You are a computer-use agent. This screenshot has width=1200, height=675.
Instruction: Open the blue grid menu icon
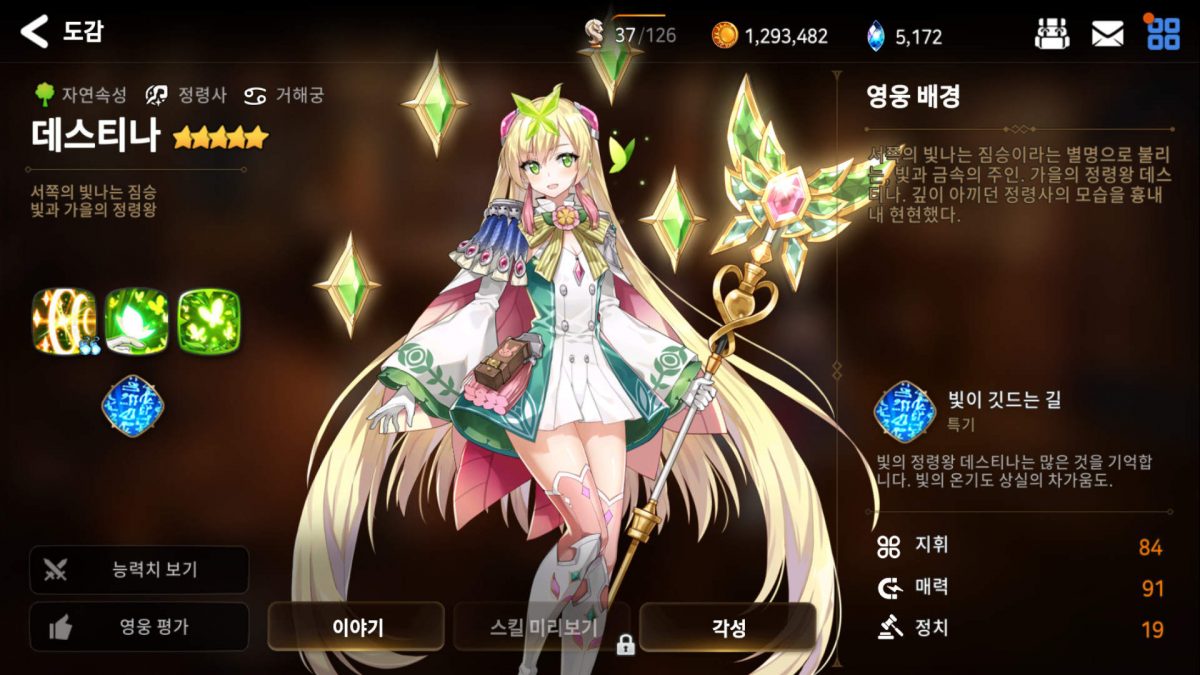(1162, 34)
